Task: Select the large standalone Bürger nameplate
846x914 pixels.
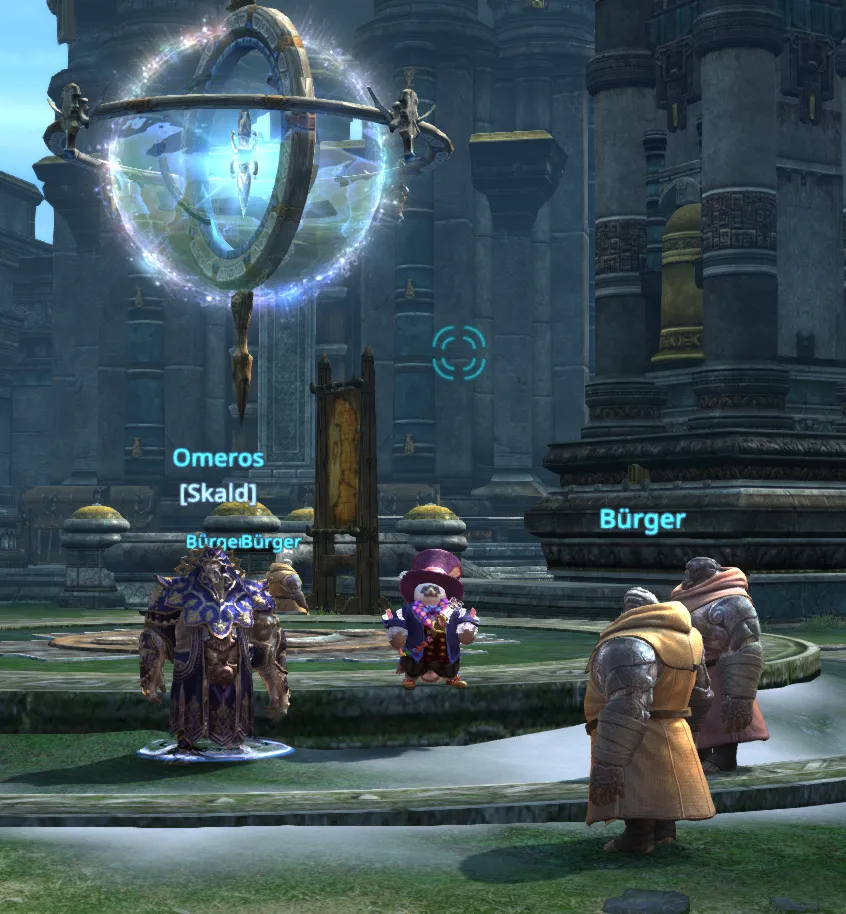Action: coord(642,519)
